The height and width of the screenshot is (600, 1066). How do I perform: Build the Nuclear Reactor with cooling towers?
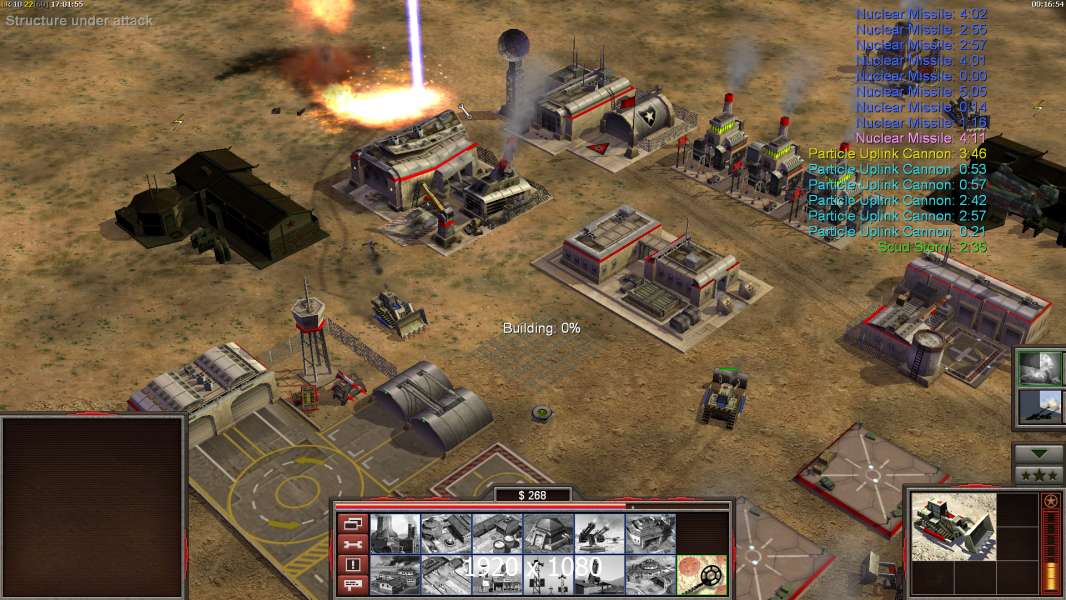(x=395, y=533)
